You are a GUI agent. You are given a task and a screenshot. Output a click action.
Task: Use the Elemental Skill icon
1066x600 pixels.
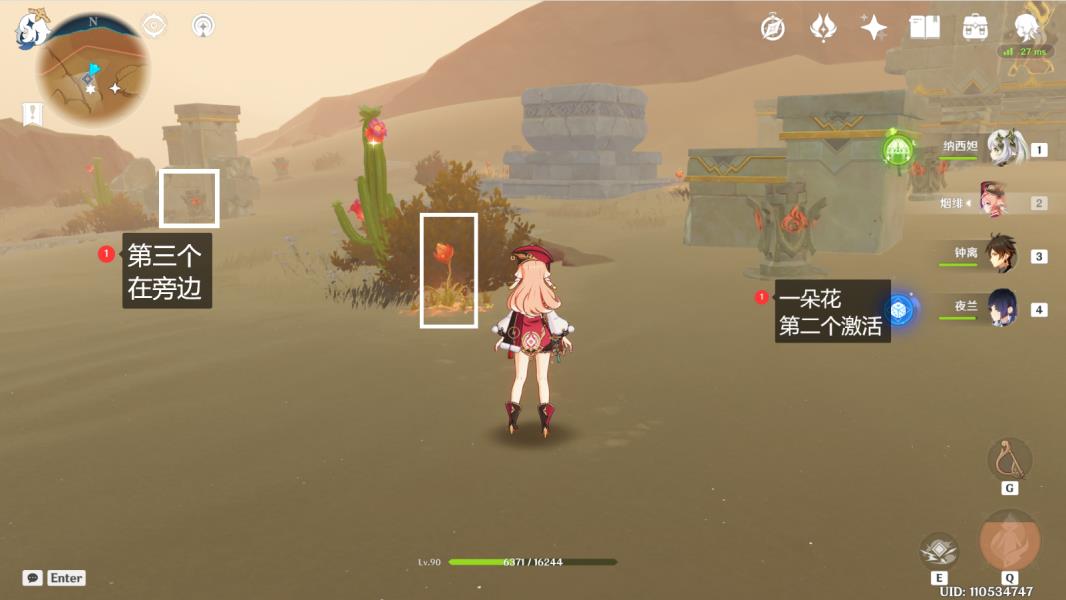pos(939,550)
